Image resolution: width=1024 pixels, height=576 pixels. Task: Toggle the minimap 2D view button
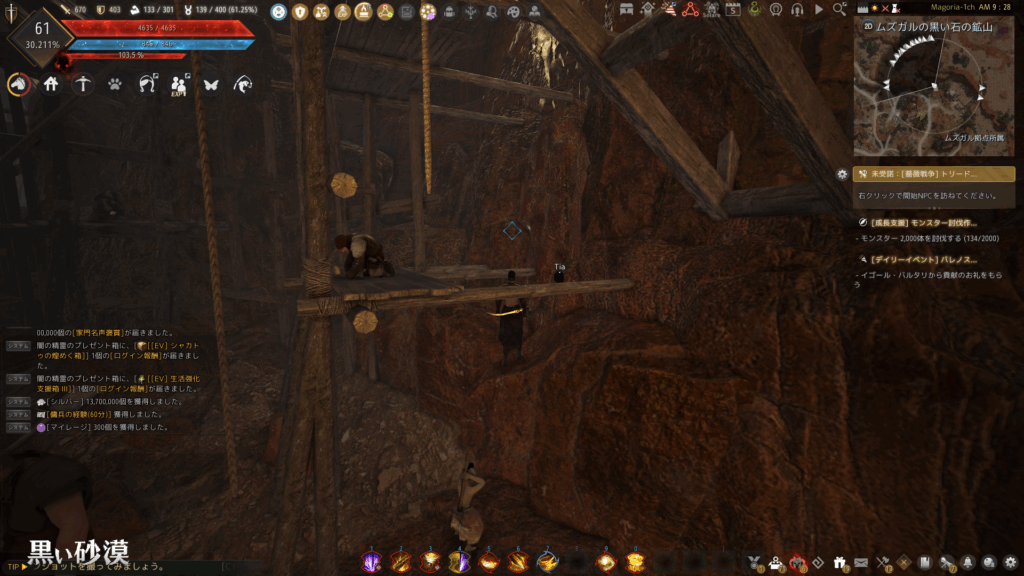pyautogui.click(x=867, y=27)
